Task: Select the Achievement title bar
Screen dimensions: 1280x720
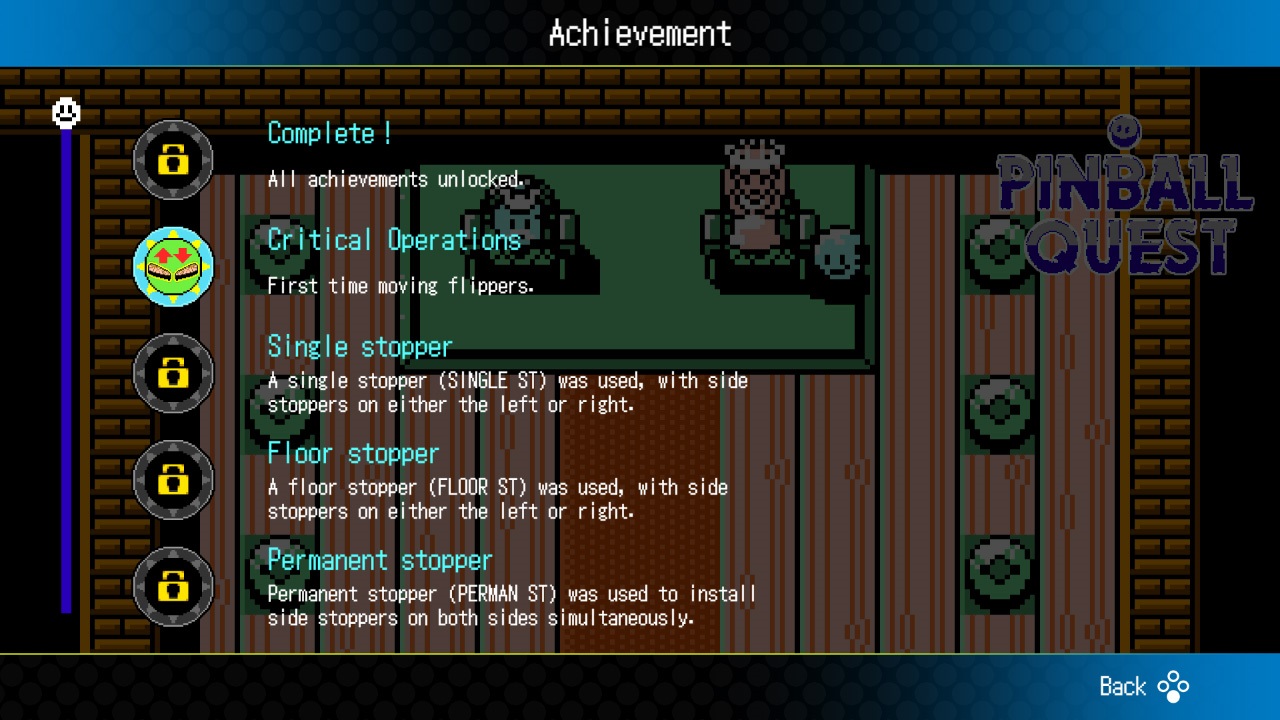Action: coord(639,33)
